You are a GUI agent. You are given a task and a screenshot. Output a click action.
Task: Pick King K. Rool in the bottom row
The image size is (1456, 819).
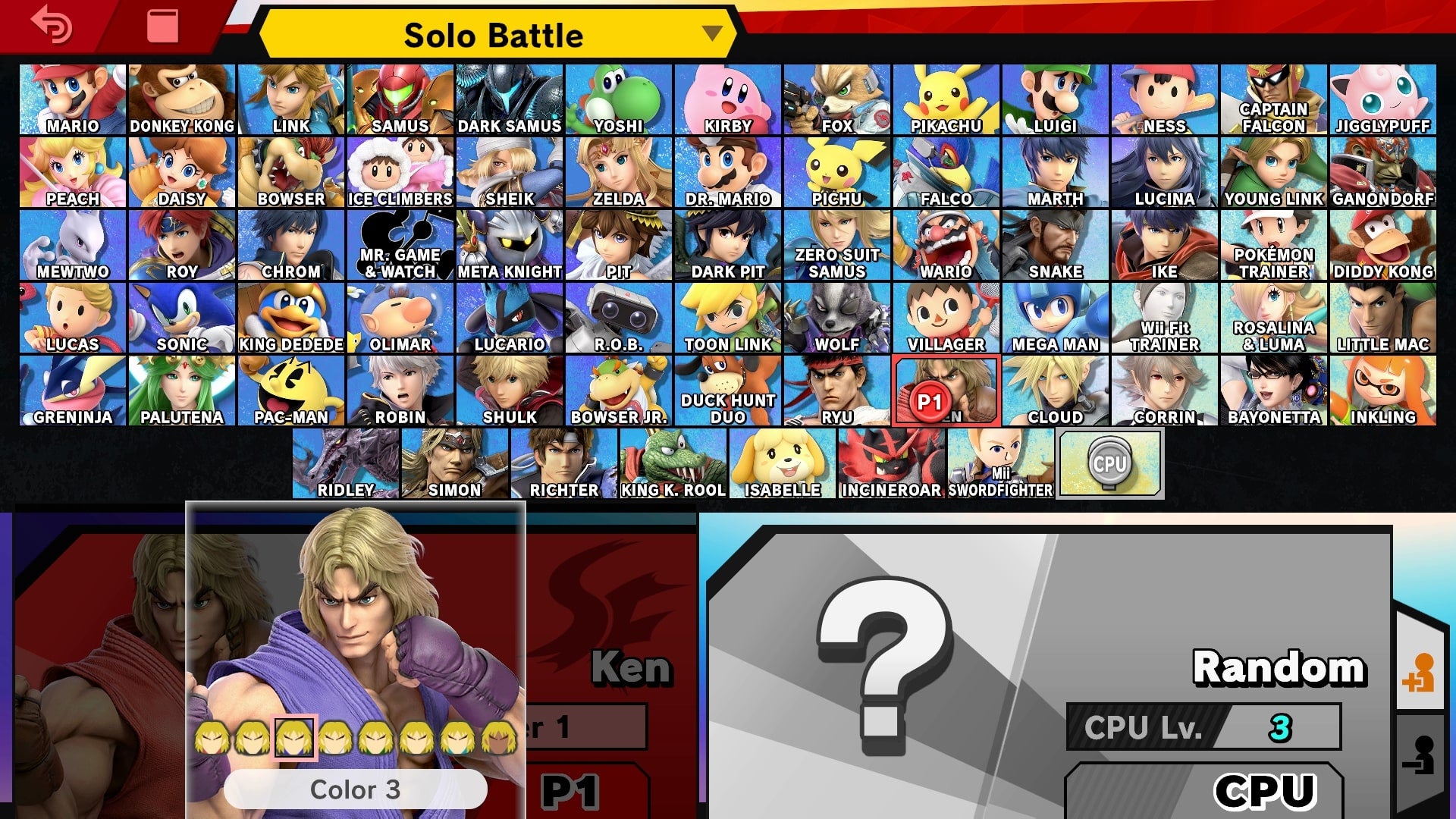pos(673,461)
